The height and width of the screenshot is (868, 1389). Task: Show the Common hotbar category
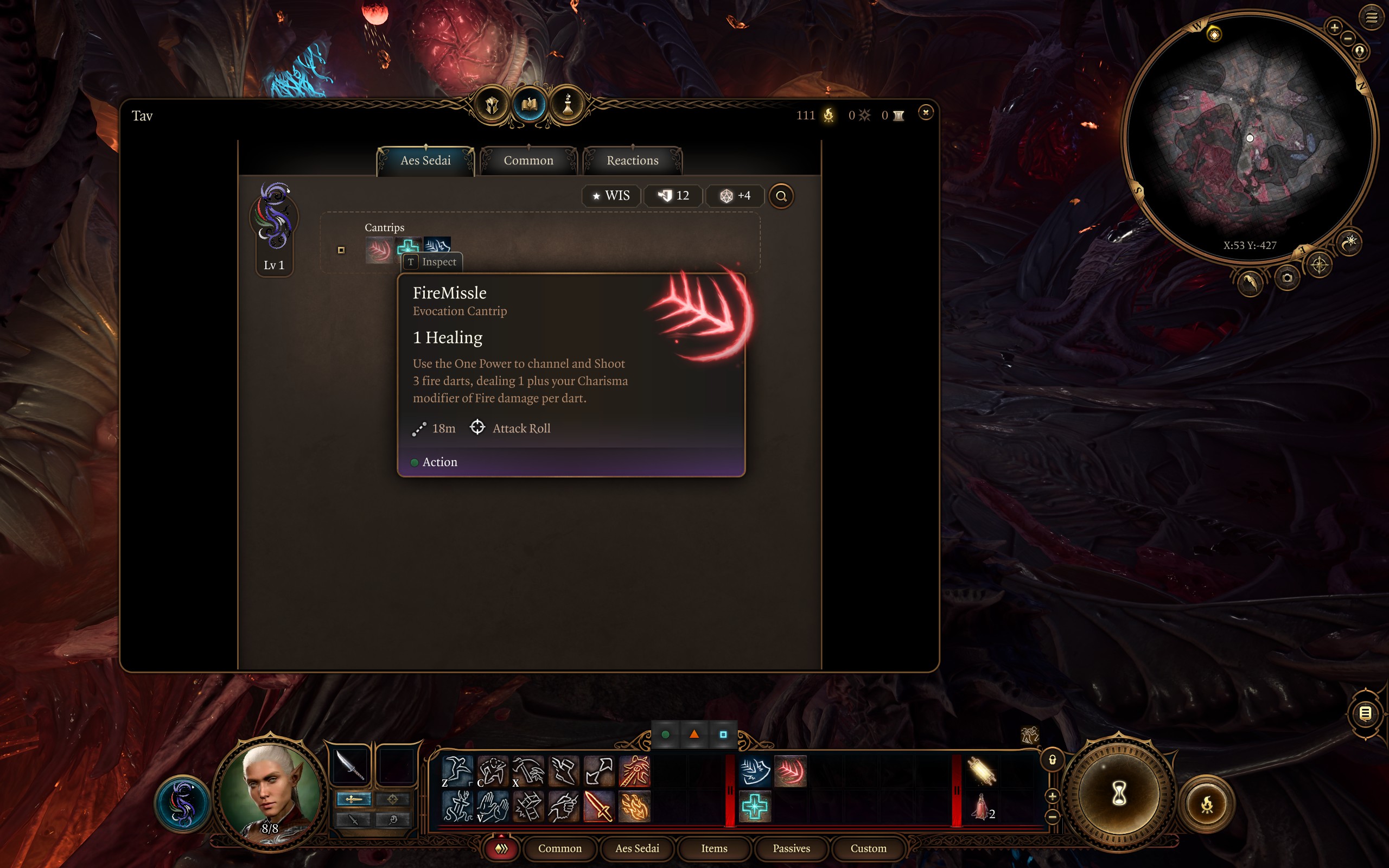pyautogui.click(x=559, y=848)
